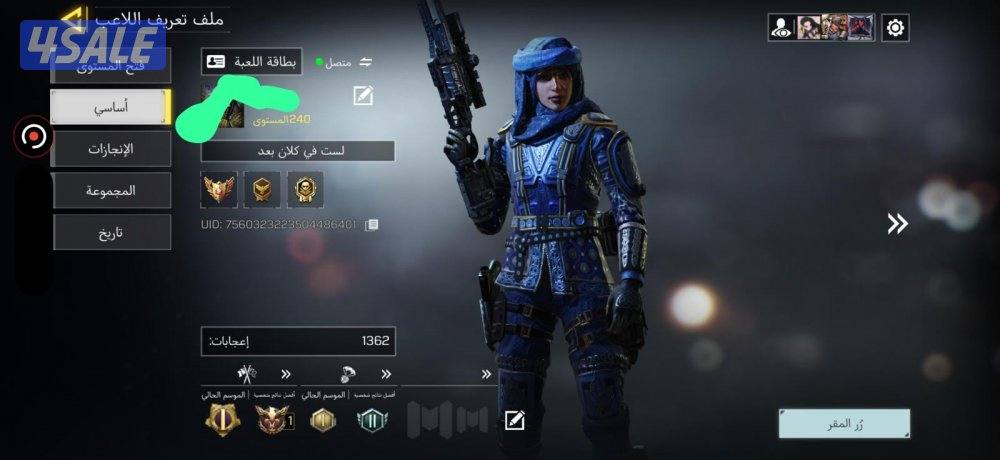
Task: Open the friends avatar list
Action: point(822,28)
